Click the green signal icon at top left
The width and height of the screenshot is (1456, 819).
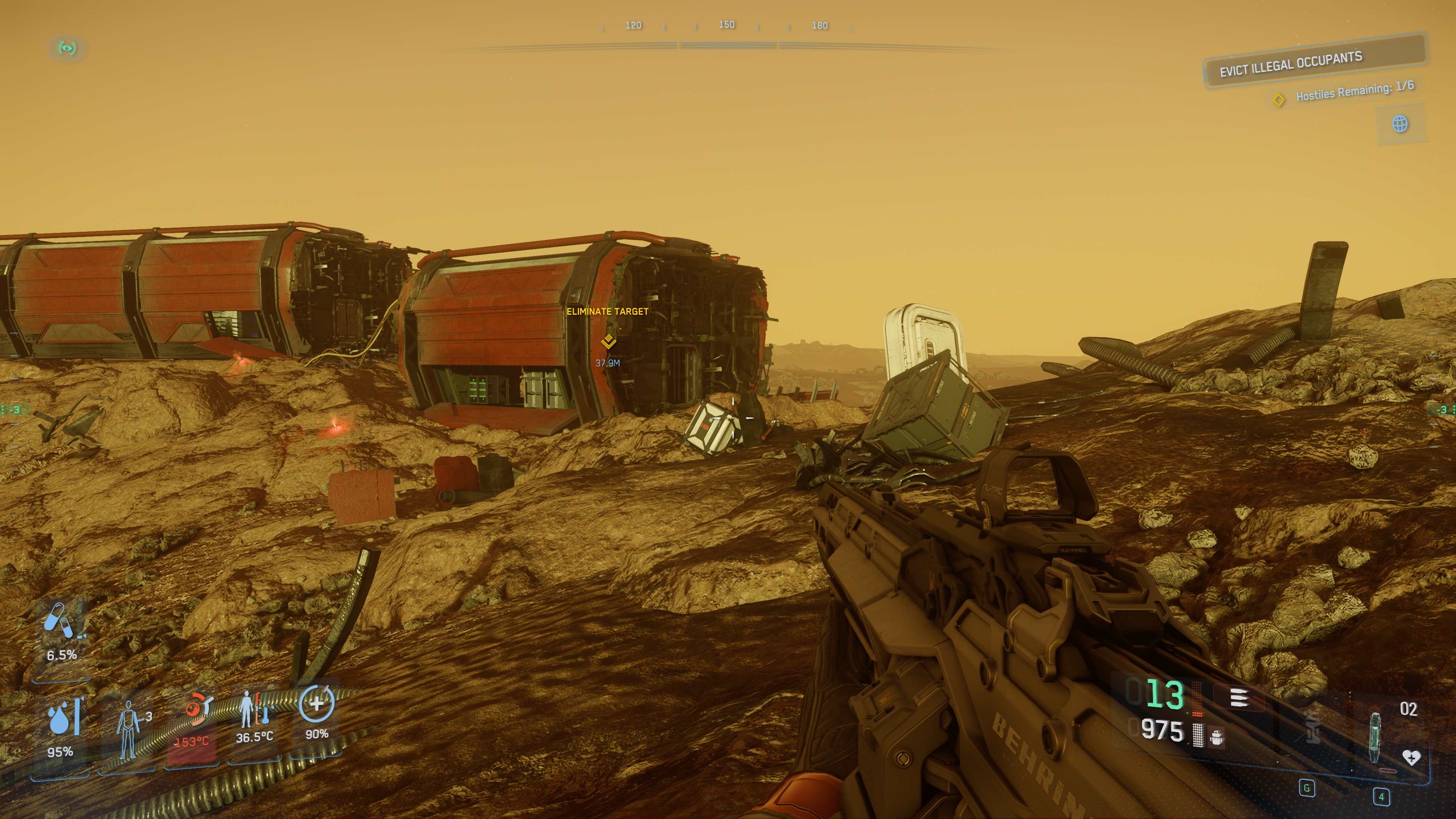[x=67, y=48]
